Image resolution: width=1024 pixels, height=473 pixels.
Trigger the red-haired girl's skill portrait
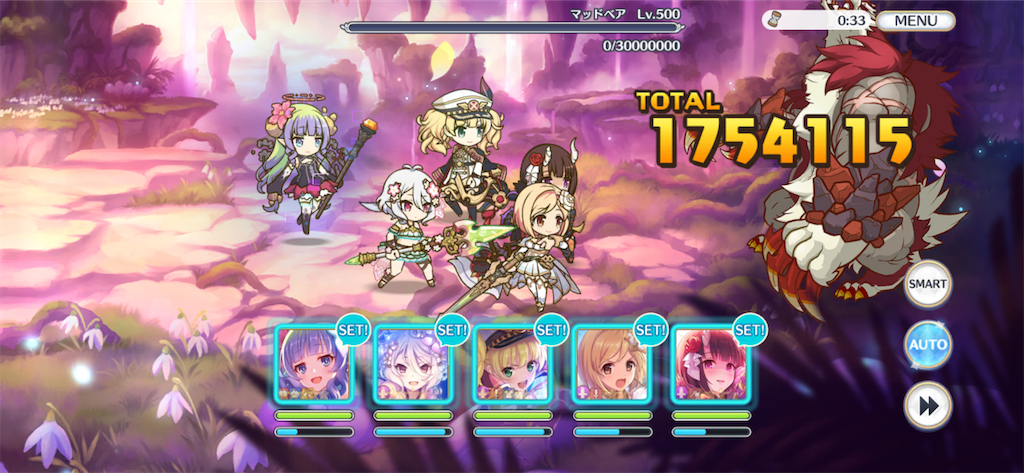(x=710, y=364)
